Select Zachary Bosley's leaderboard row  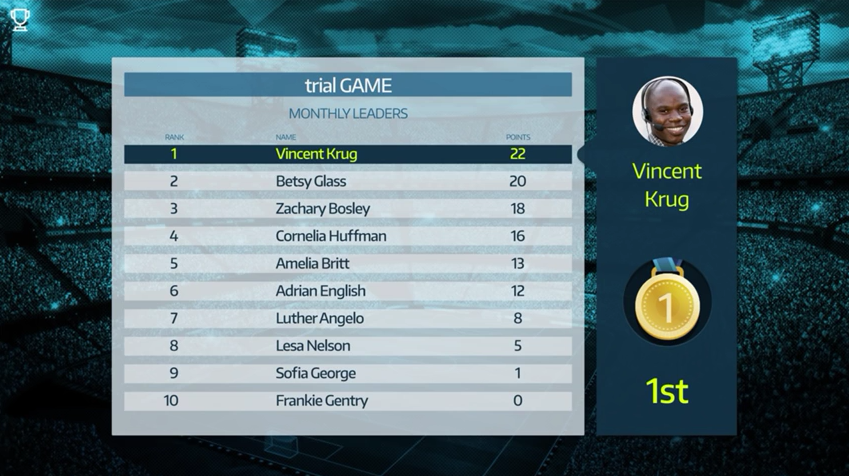348,209
